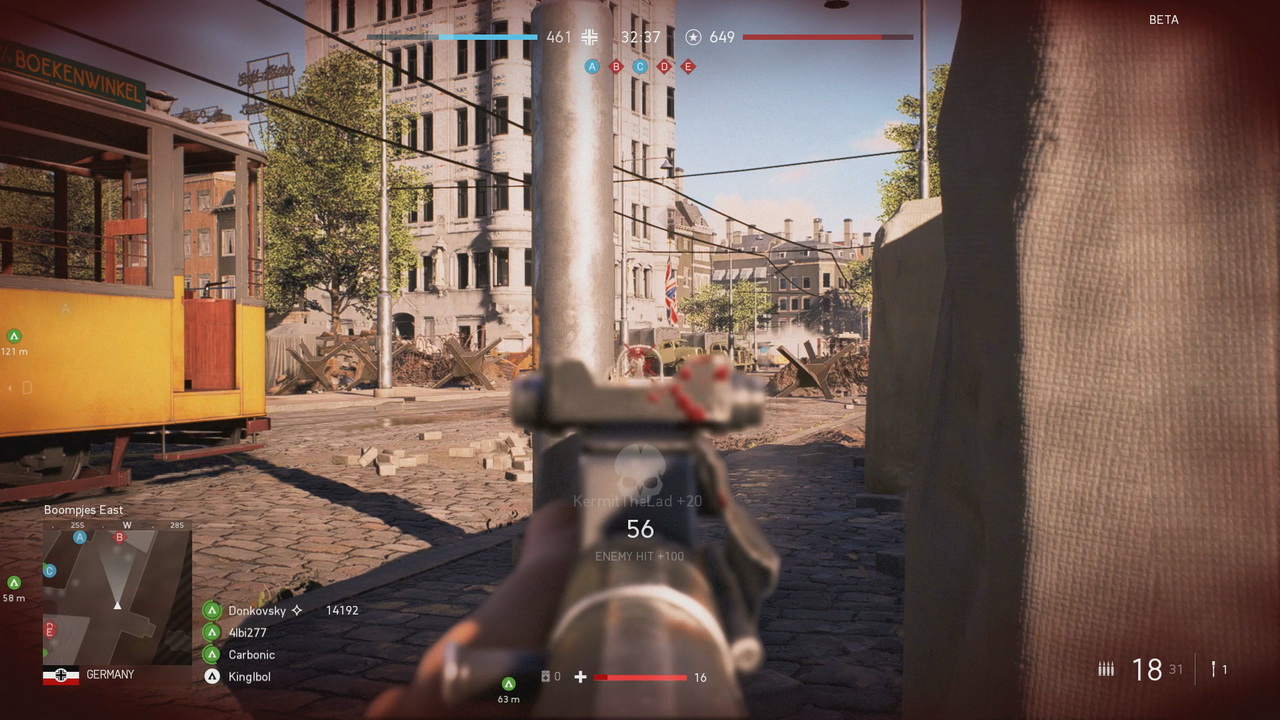Click the Germany faction flag icon

coord(61,675)
